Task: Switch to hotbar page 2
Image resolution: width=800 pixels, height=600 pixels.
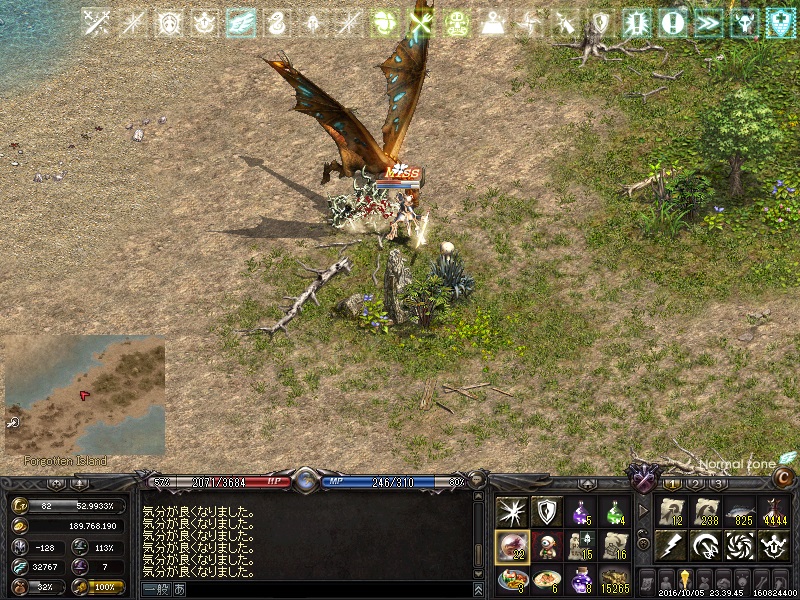Action: point(696,484)
